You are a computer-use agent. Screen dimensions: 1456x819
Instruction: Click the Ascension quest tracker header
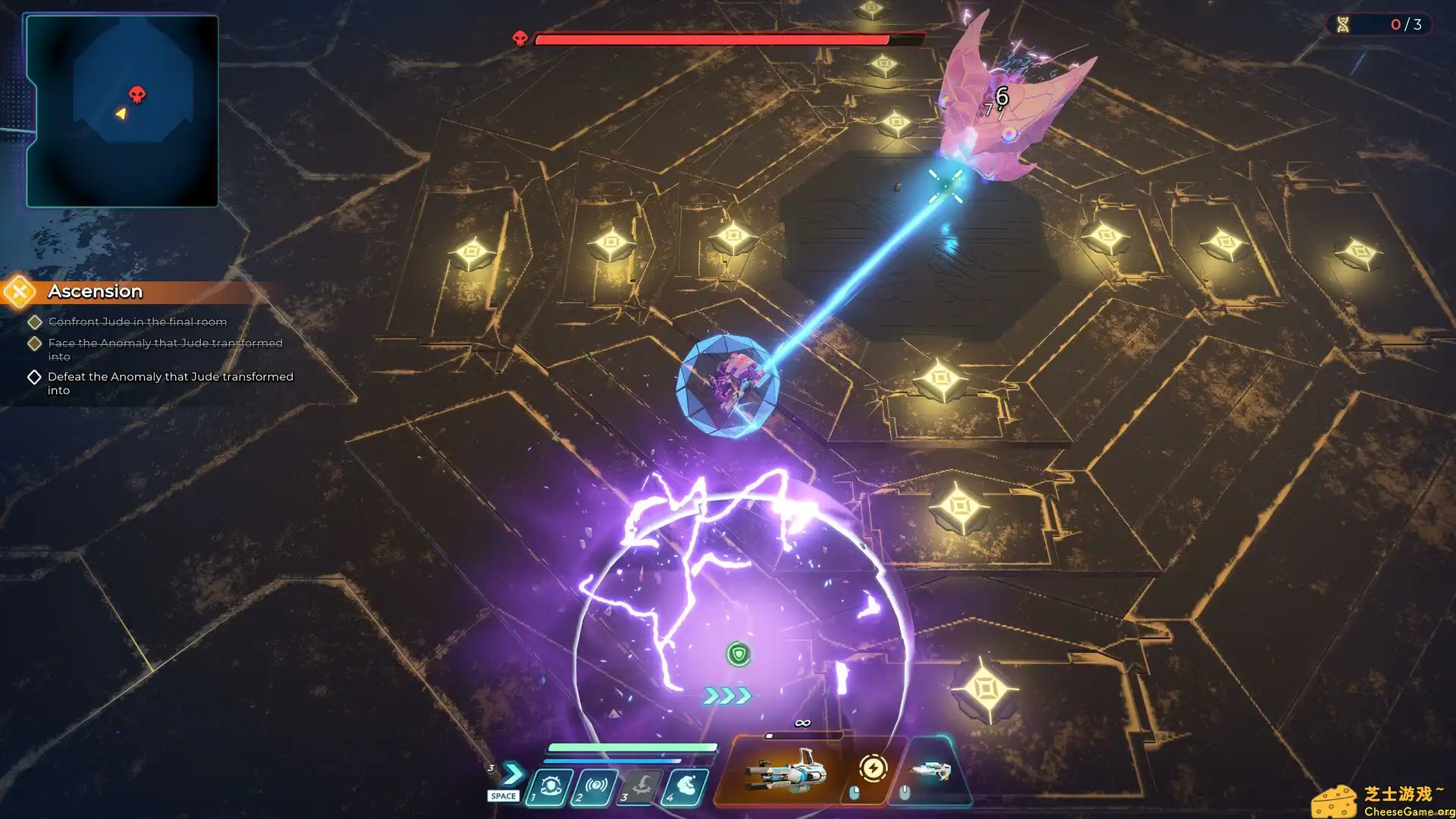click(96, 292)
